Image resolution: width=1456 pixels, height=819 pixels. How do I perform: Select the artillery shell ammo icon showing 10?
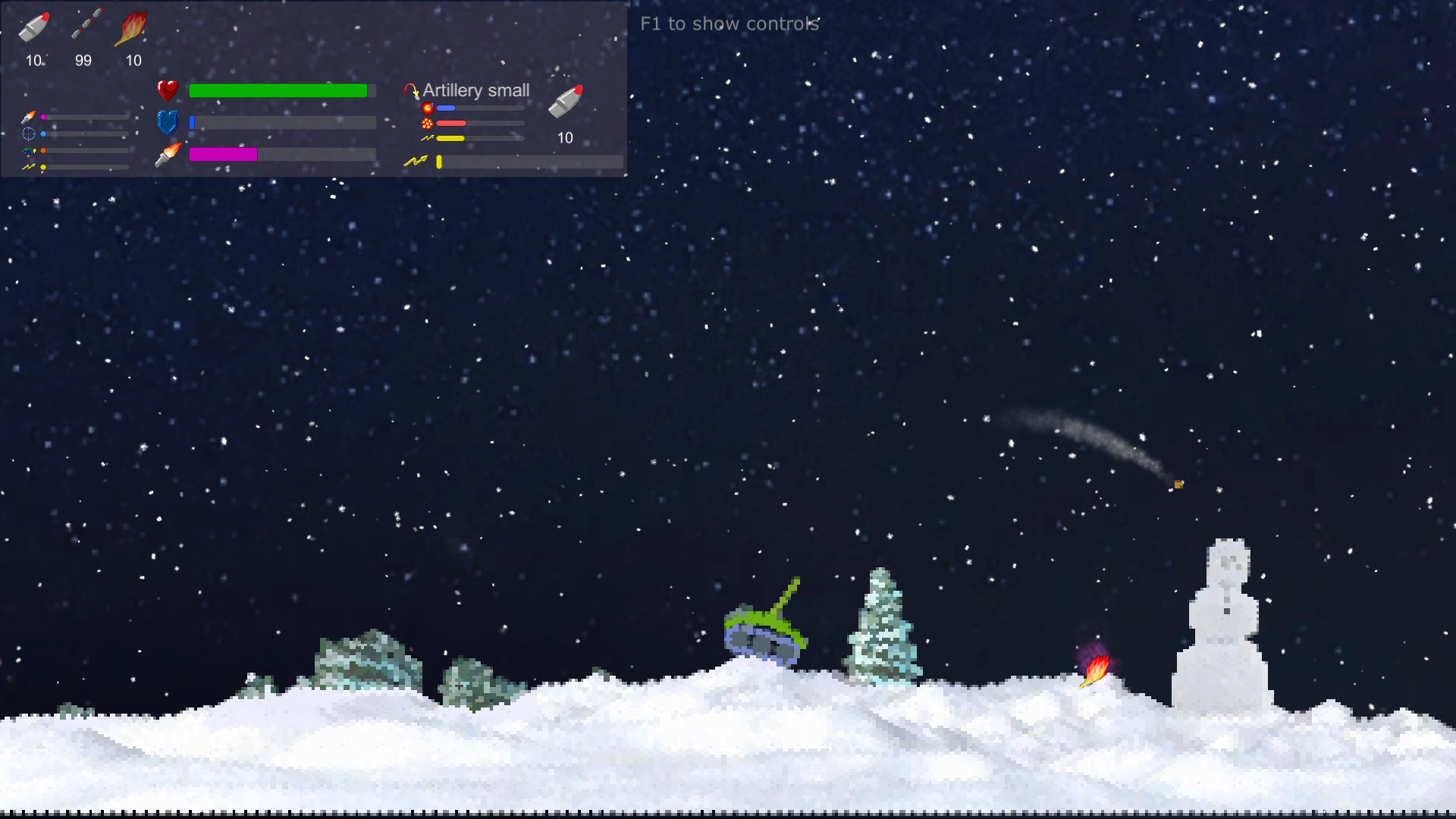point(33,25)
